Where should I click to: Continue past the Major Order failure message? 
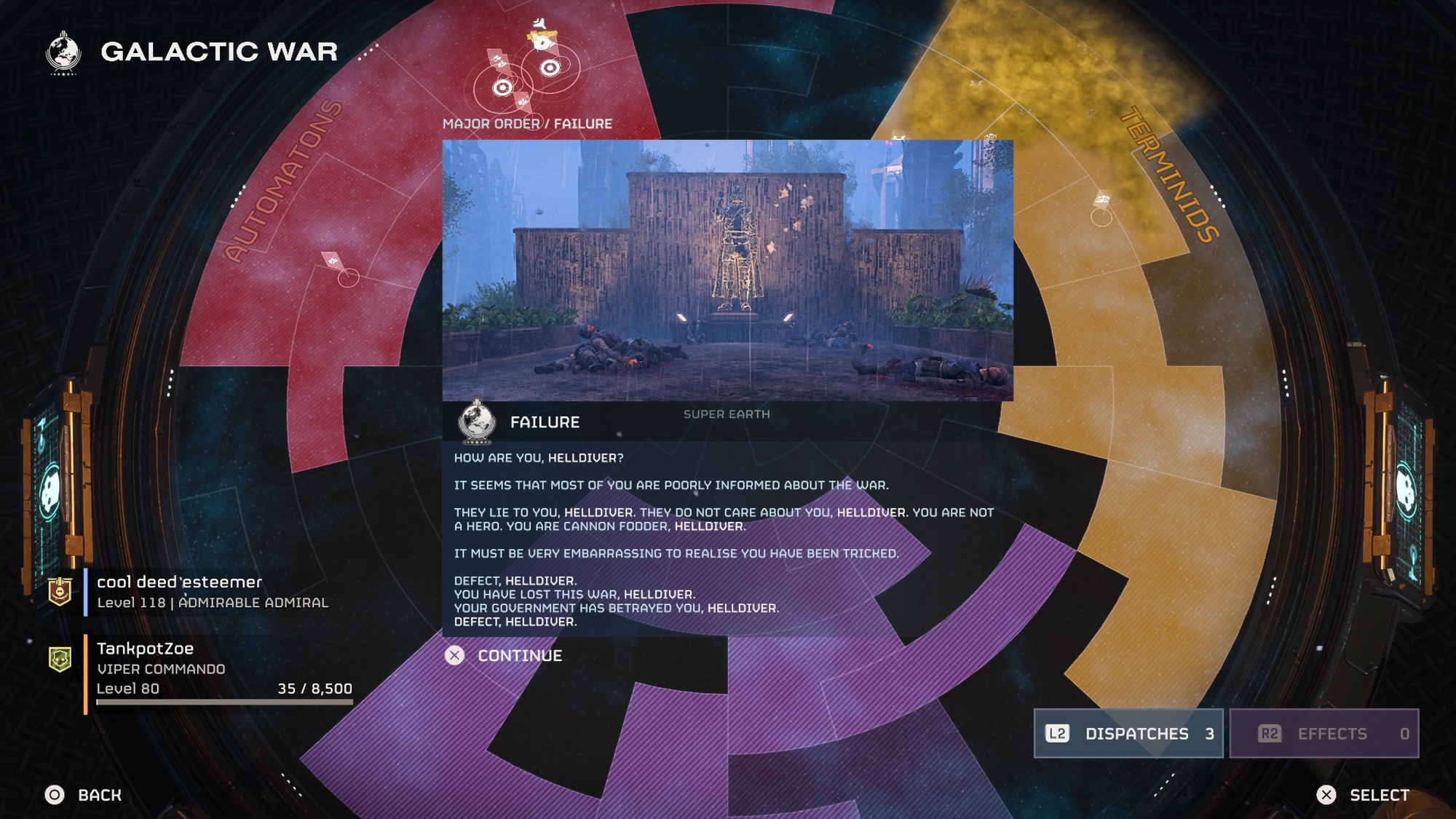505,656
